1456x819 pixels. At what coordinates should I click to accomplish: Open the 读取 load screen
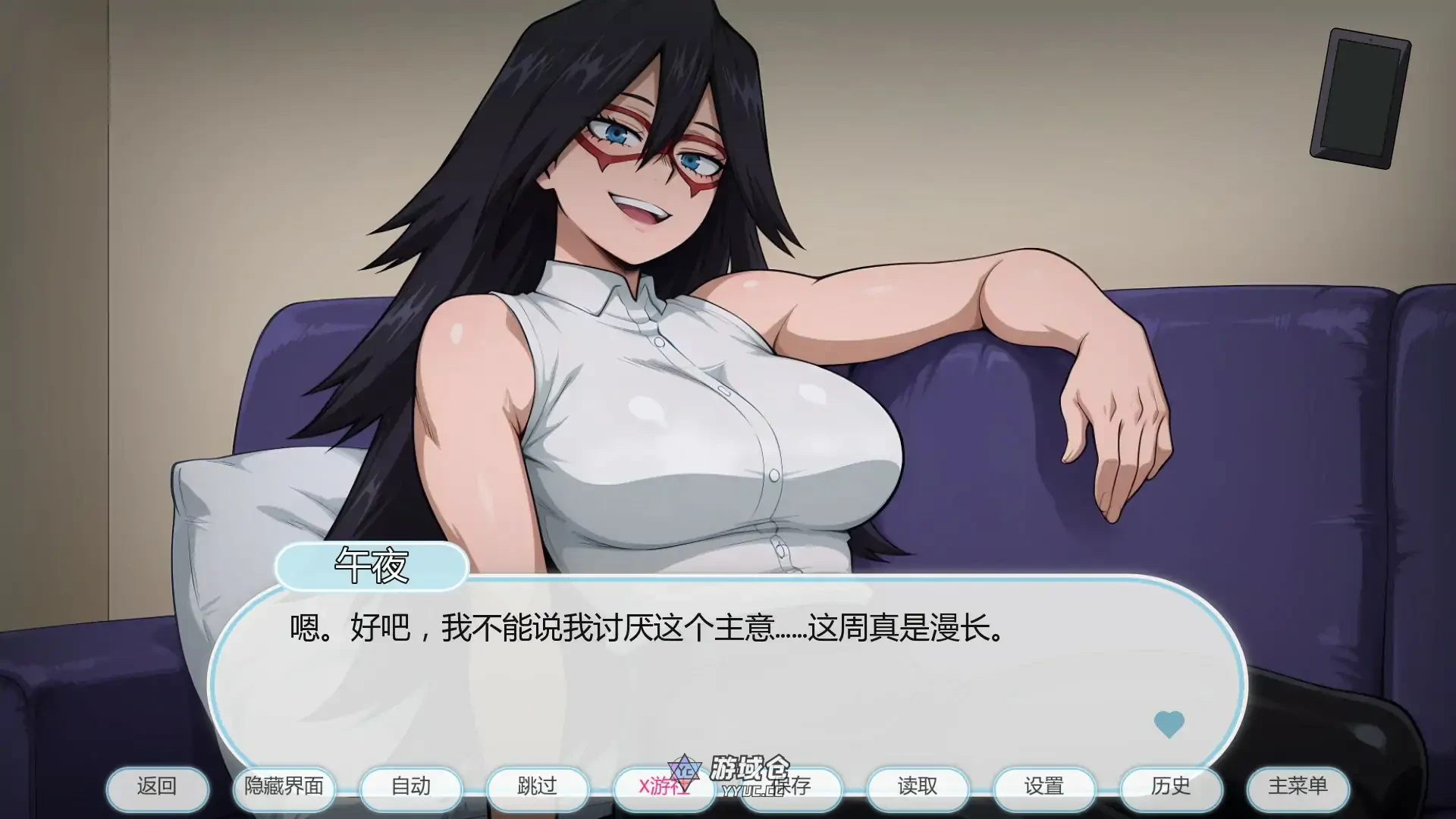click(918, 788)
